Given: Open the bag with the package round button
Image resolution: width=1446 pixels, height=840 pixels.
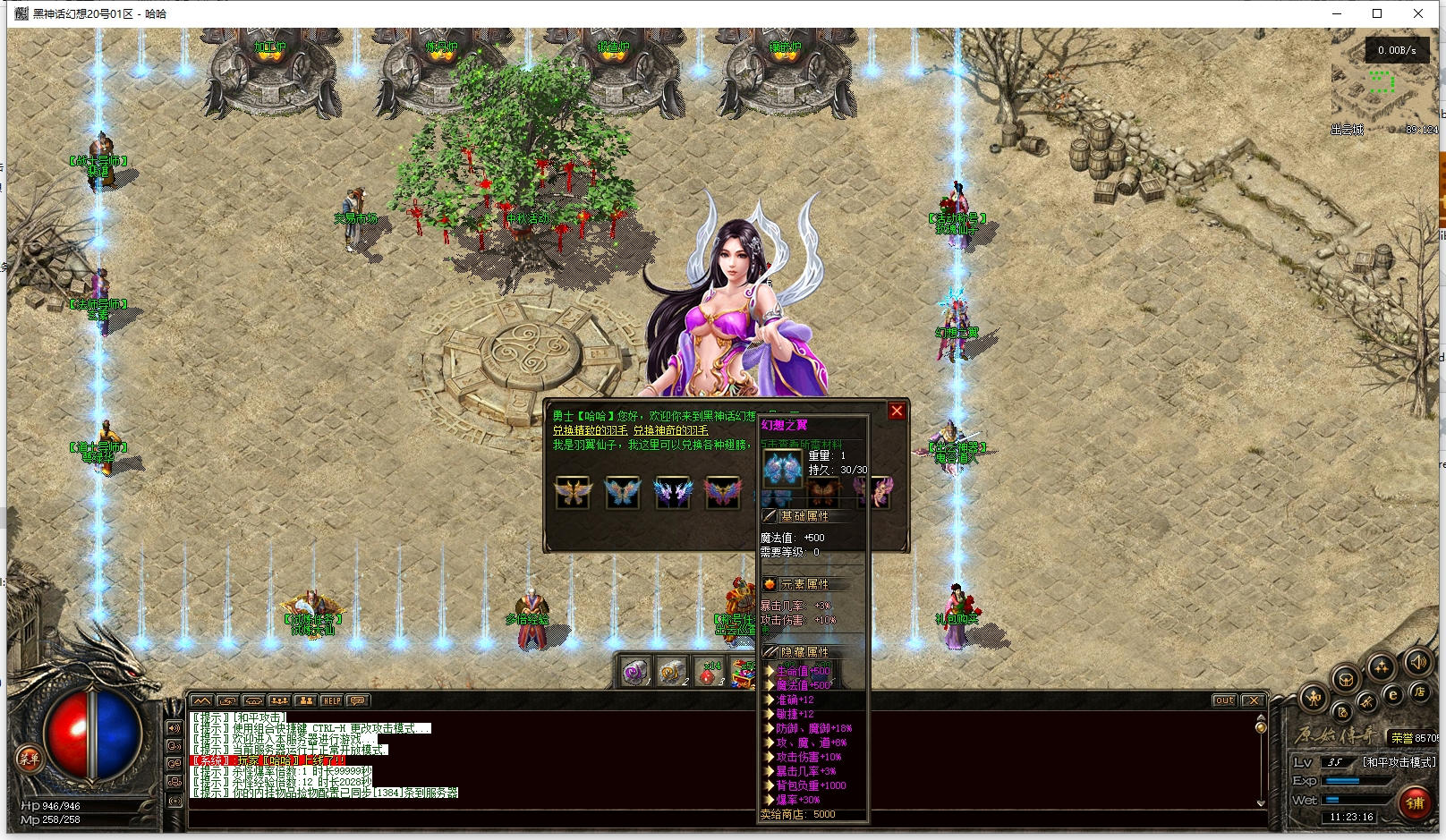Looking at the screenshot, I should click(1345, 679).
